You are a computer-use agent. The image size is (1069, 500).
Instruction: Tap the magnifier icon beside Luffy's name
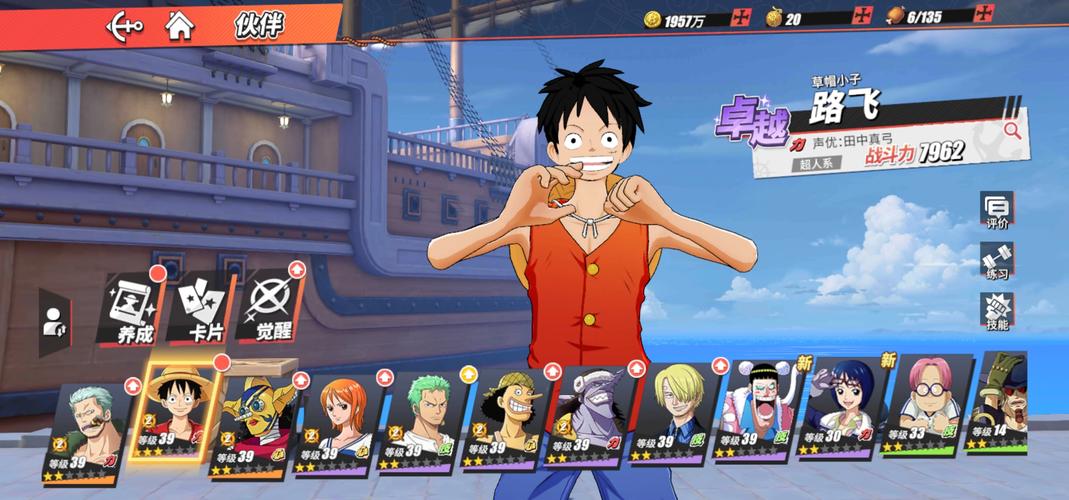(1012, 129)
